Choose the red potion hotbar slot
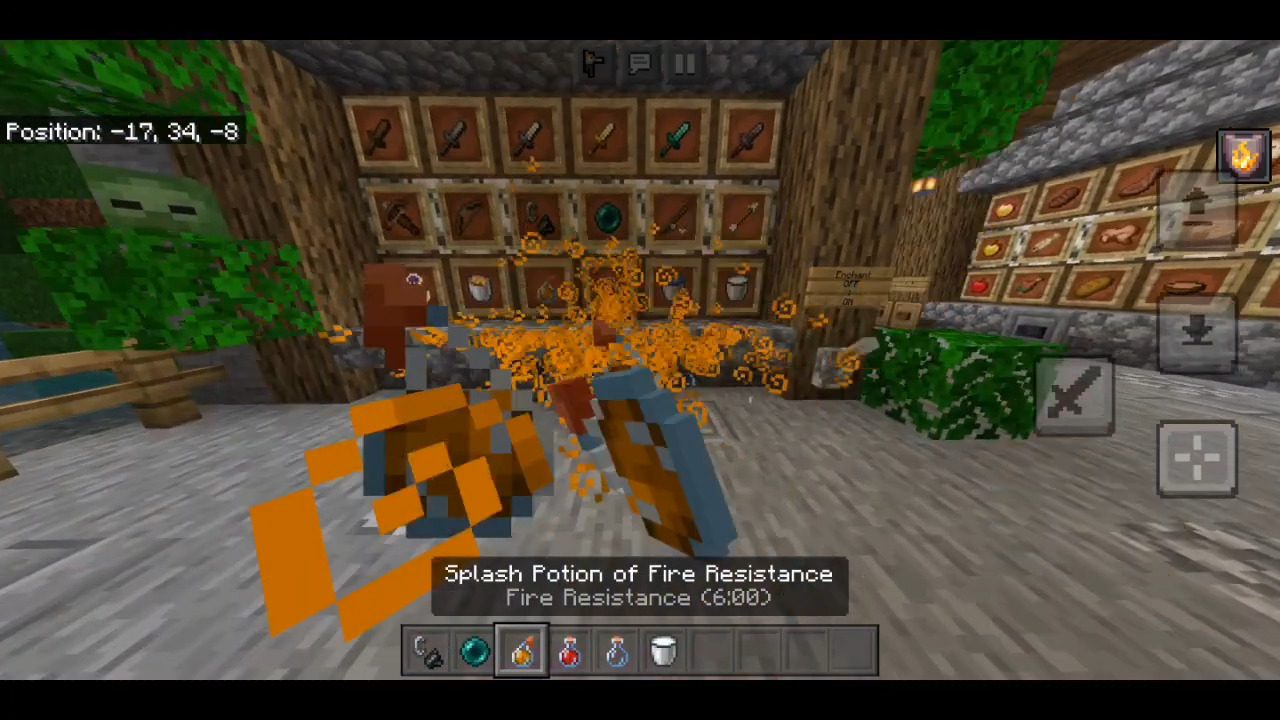This screenshot has height=720, width=1280. (x=569, y=652)
